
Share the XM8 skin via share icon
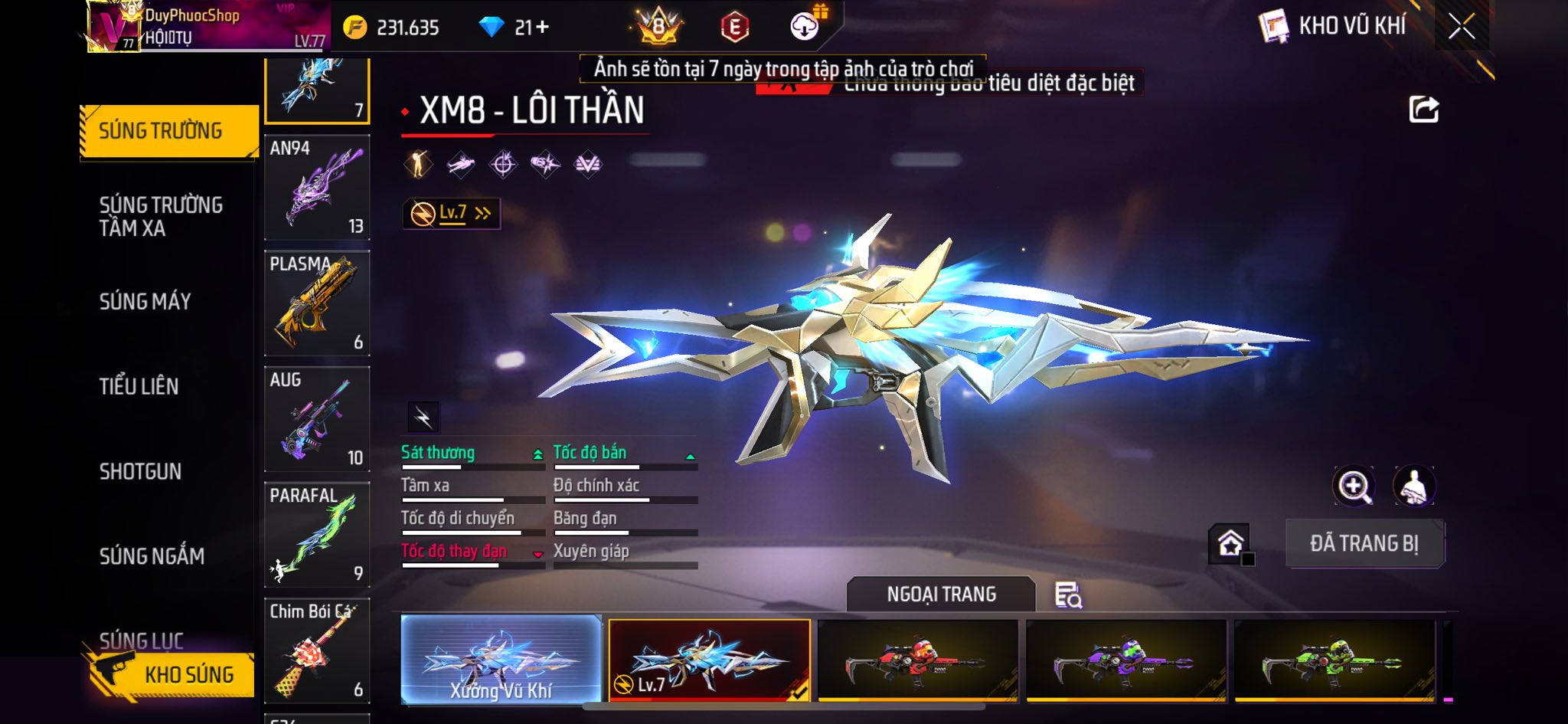point(1423,110)
